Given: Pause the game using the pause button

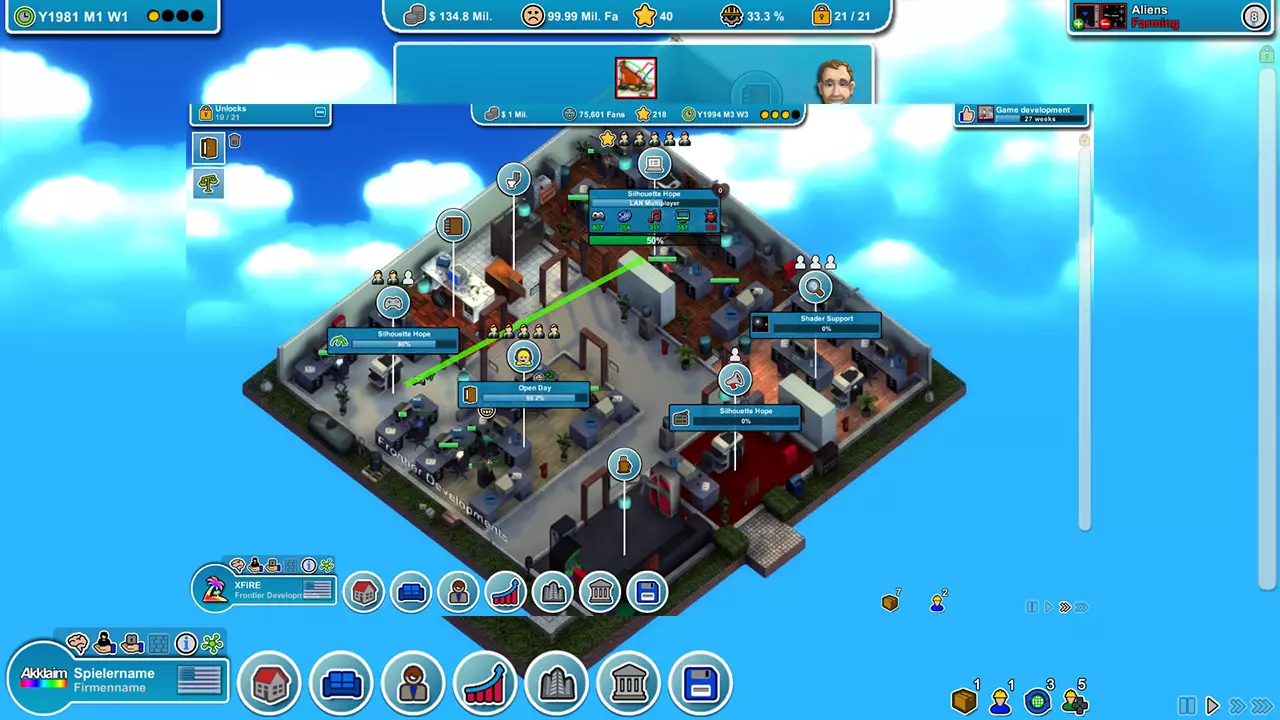Looking at the screenshot, I should (x=1186, y=705).
